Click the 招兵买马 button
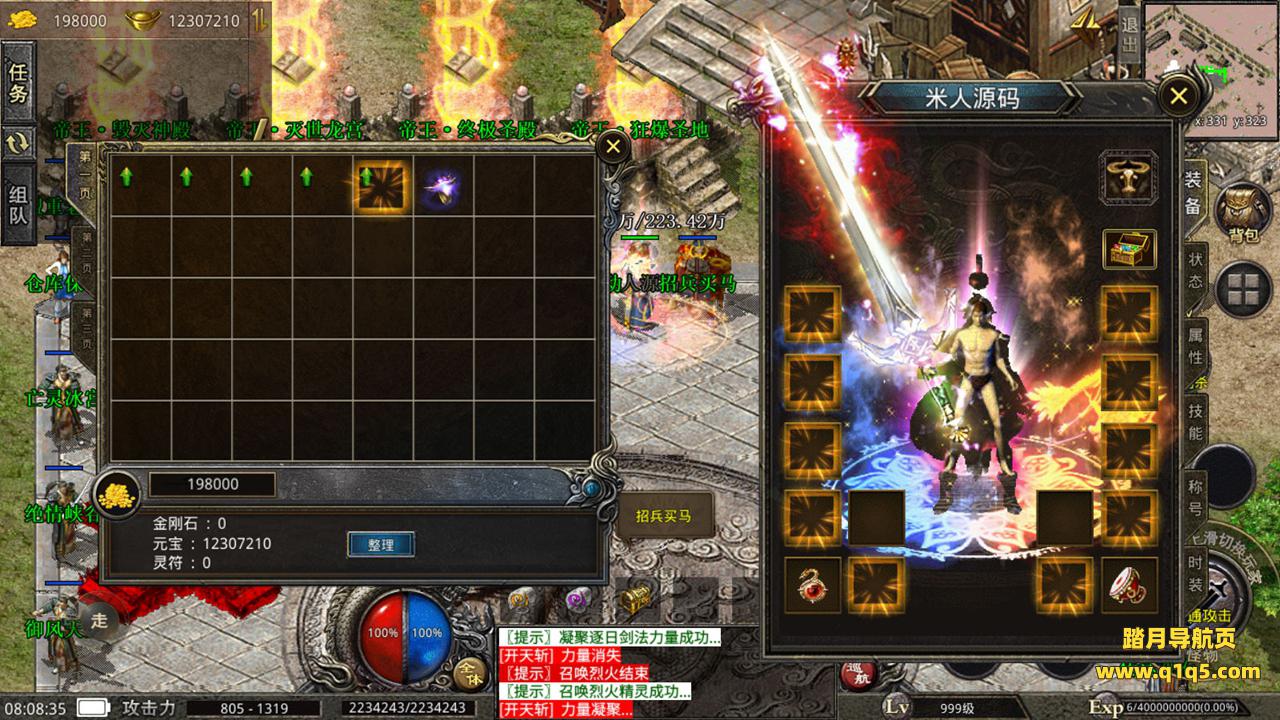The height and width of the screenshot is (720, 1280). pos(663,517)
